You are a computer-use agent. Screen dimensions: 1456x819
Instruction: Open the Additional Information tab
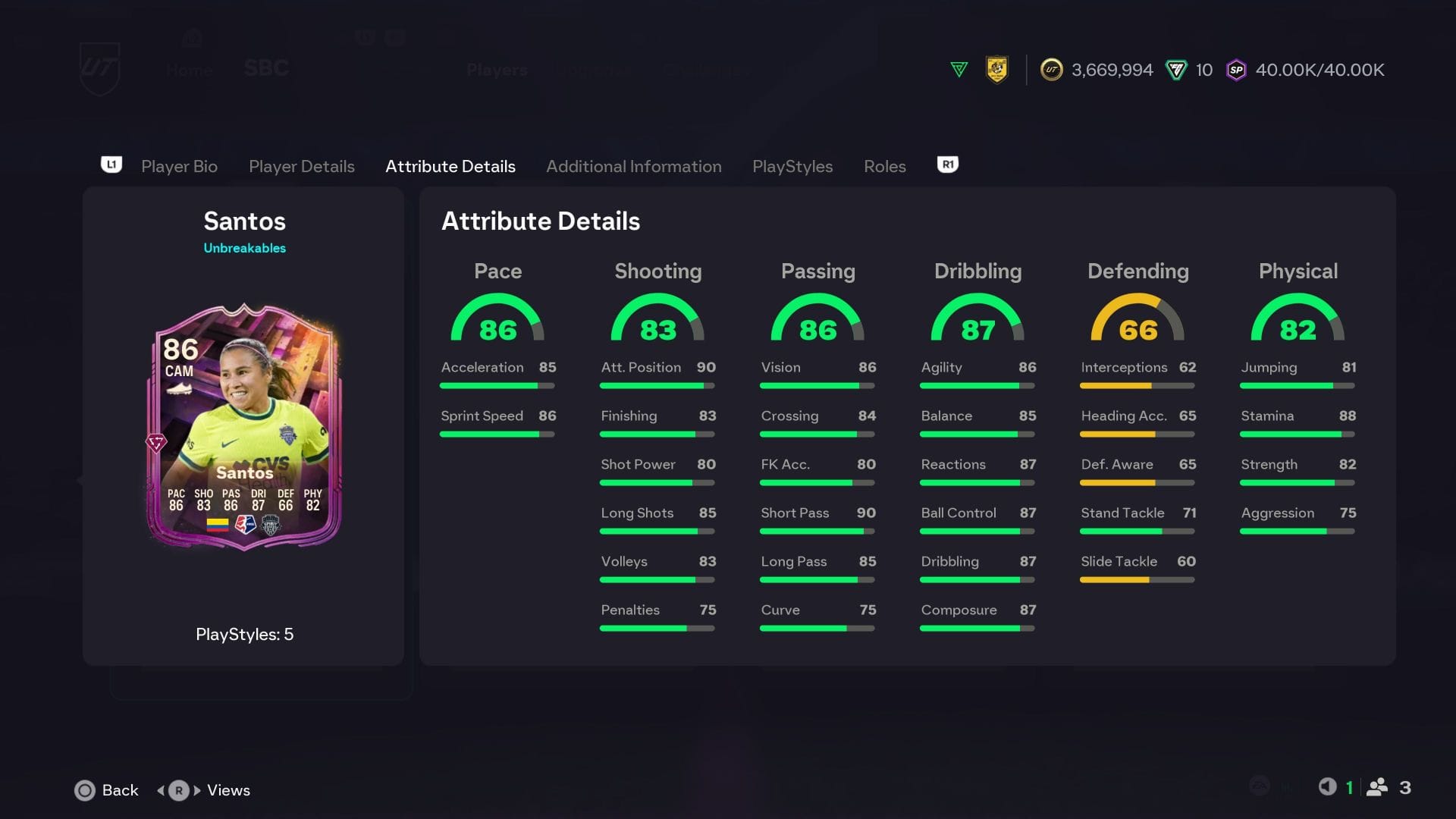coord(634,166)
